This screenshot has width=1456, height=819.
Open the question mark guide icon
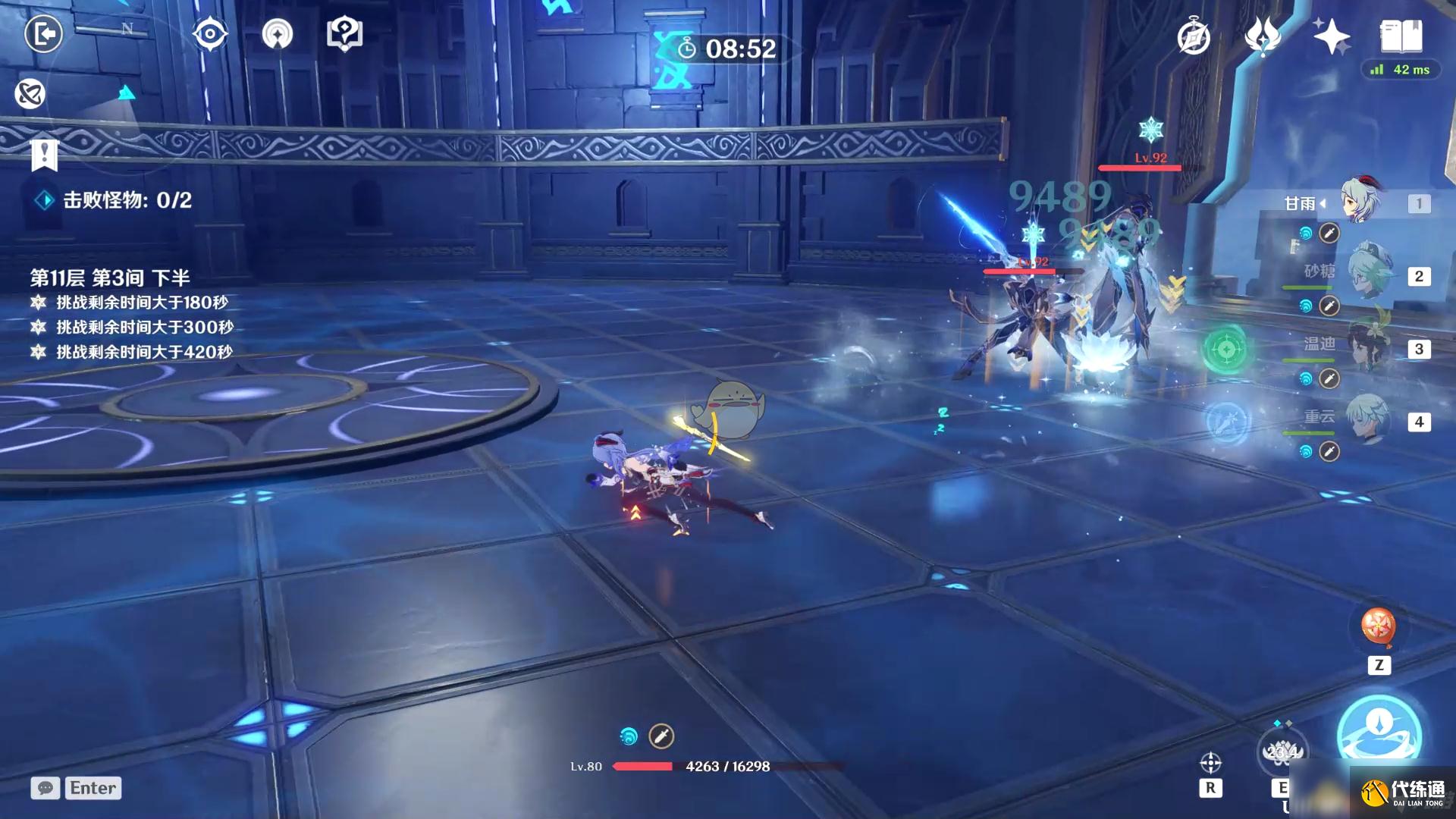[x=344, y=34]
